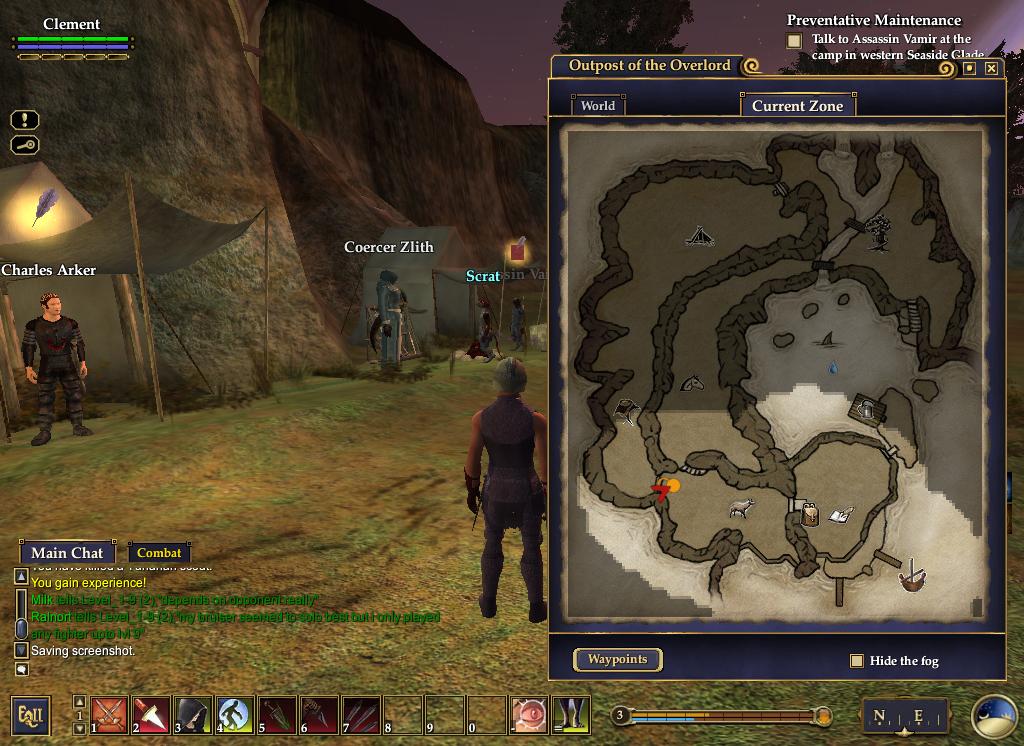The height and width of the screenshot is (746, 1024).
Task: Activate the hooded figure ability in slot 3
Action: point(193,715)
